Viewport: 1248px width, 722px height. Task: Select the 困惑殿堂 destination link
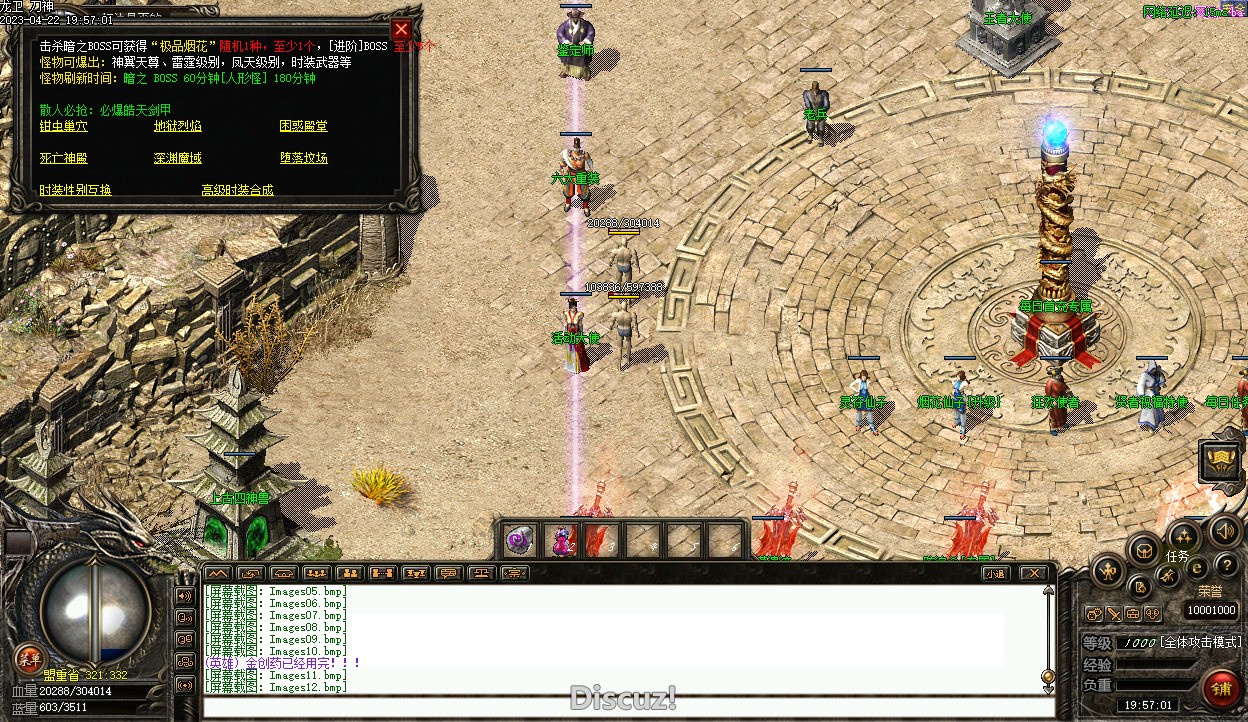pyautogui.click(x=304, y=126)
